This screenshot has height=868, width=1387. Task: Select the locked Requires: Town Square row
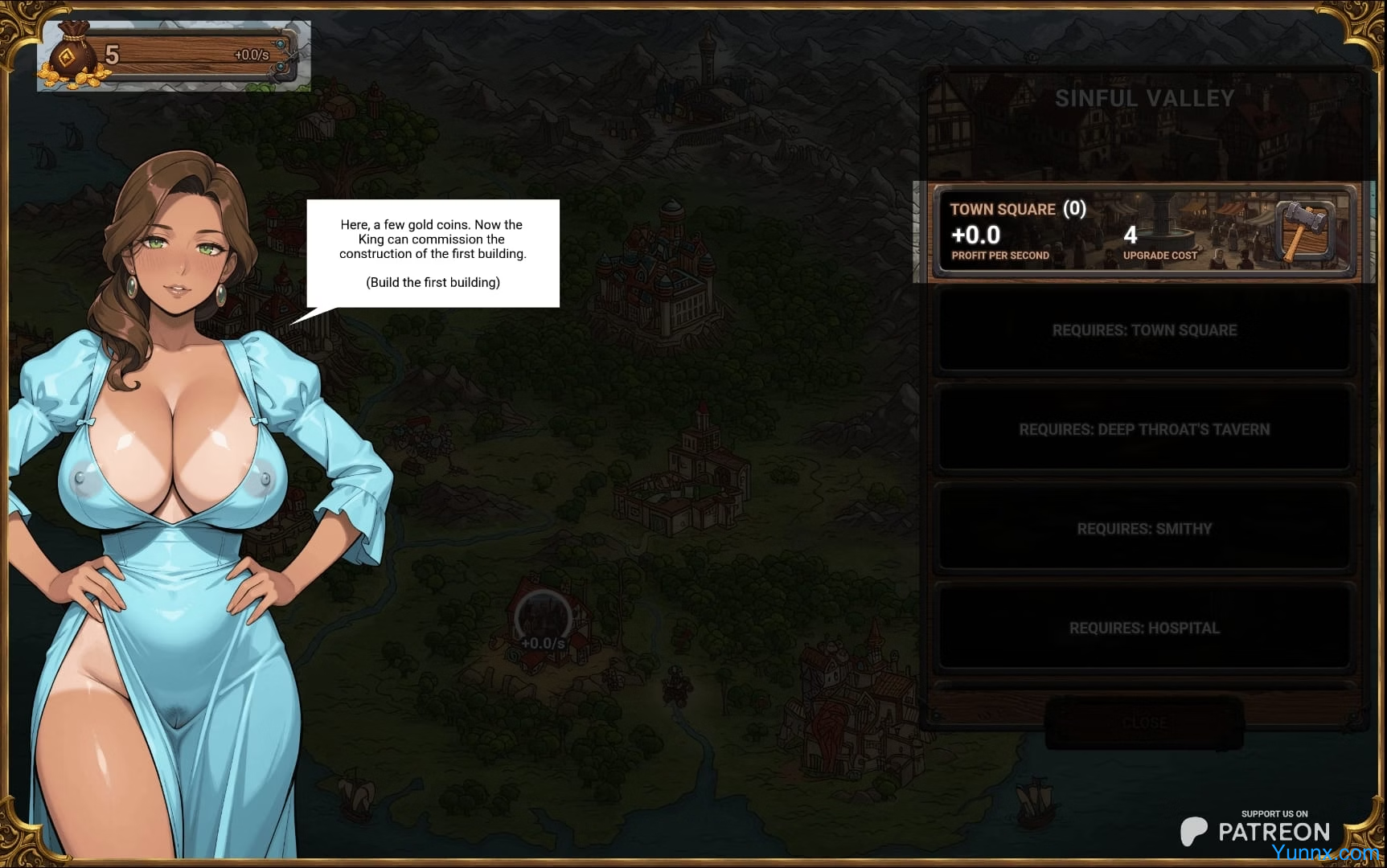1144,330
